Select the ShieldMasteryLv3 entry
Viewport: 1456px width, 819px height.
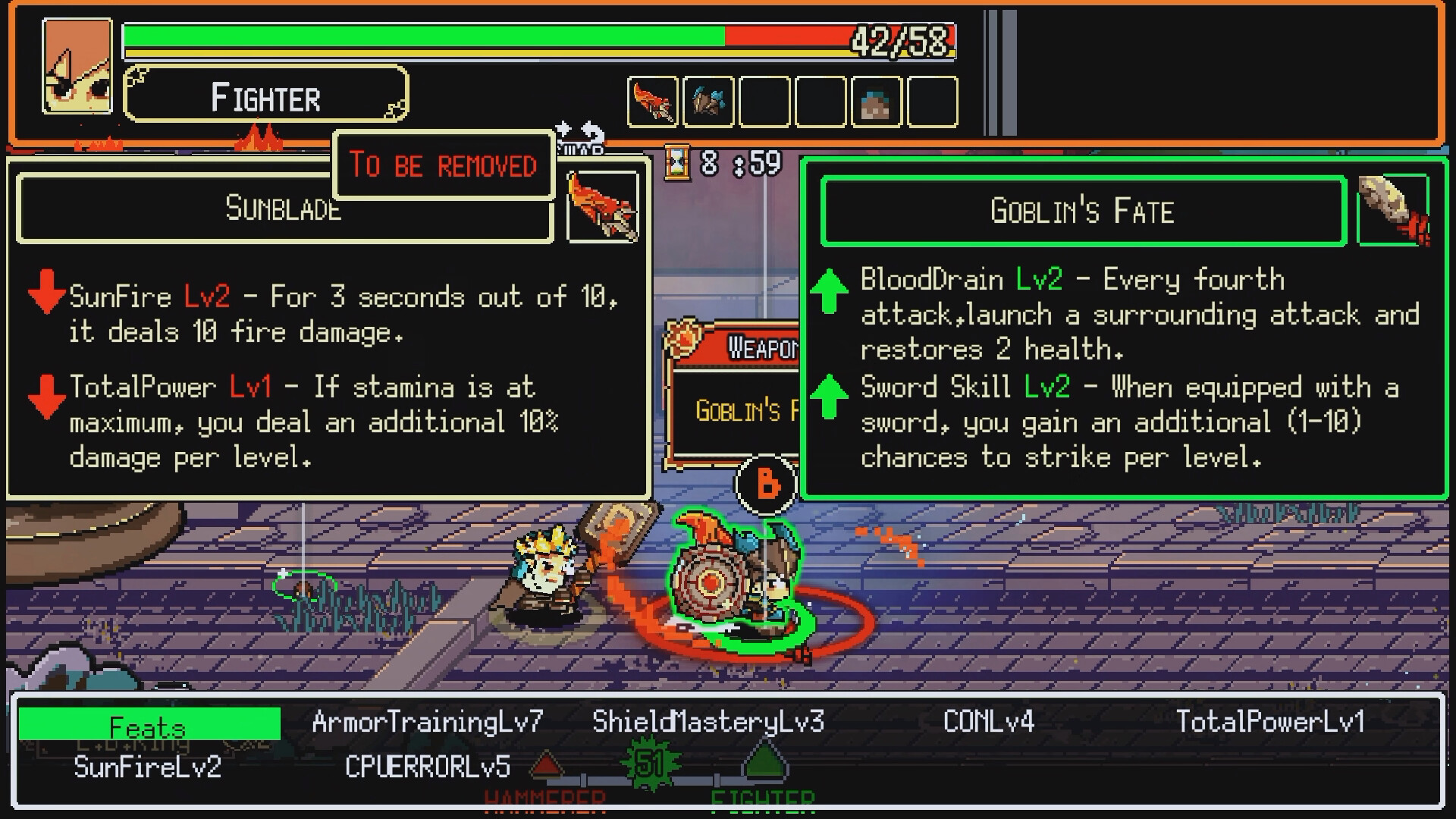point(708,722)
